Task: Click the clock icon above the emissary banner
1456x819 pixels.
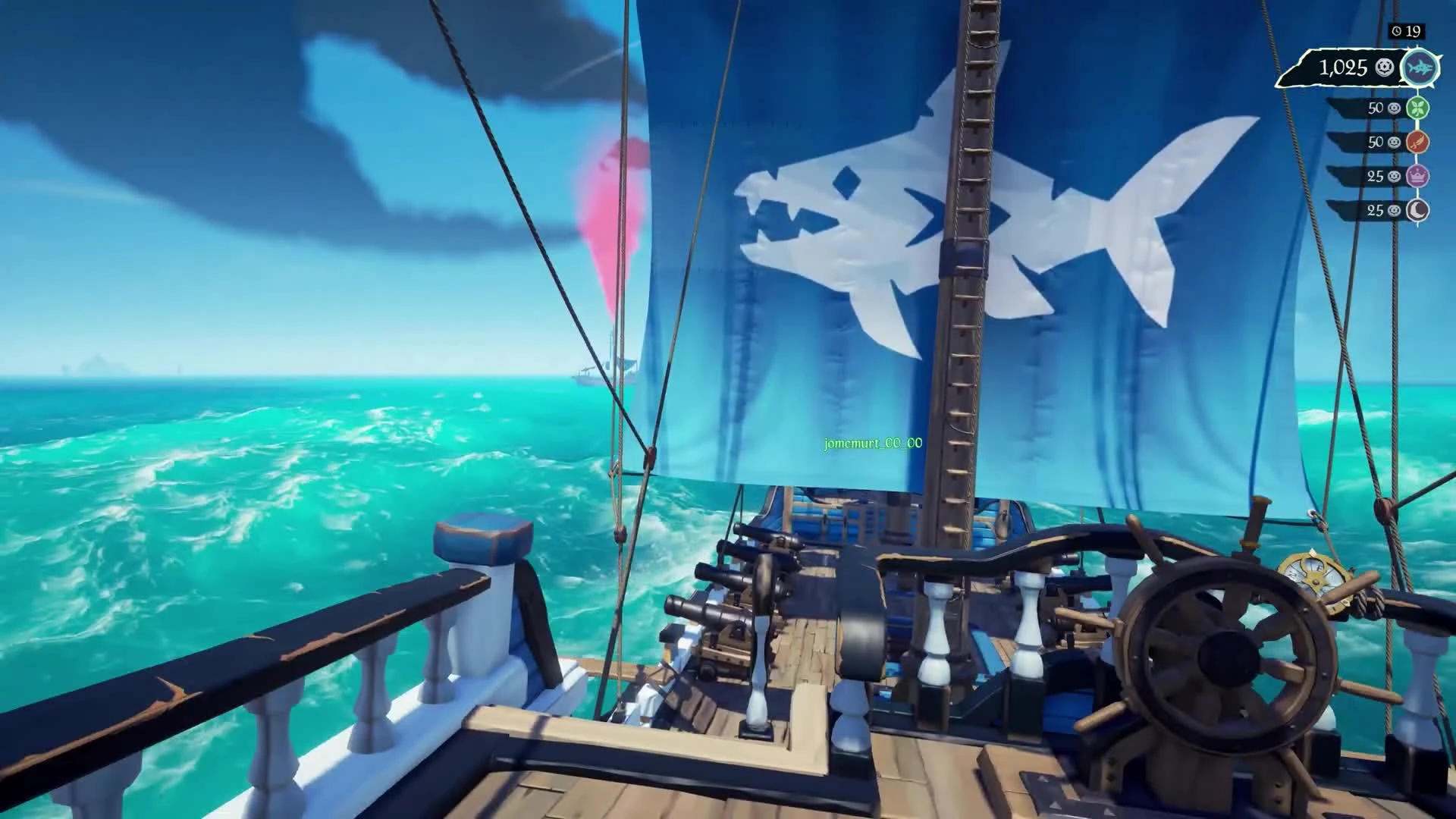Action: point(1398,31)
